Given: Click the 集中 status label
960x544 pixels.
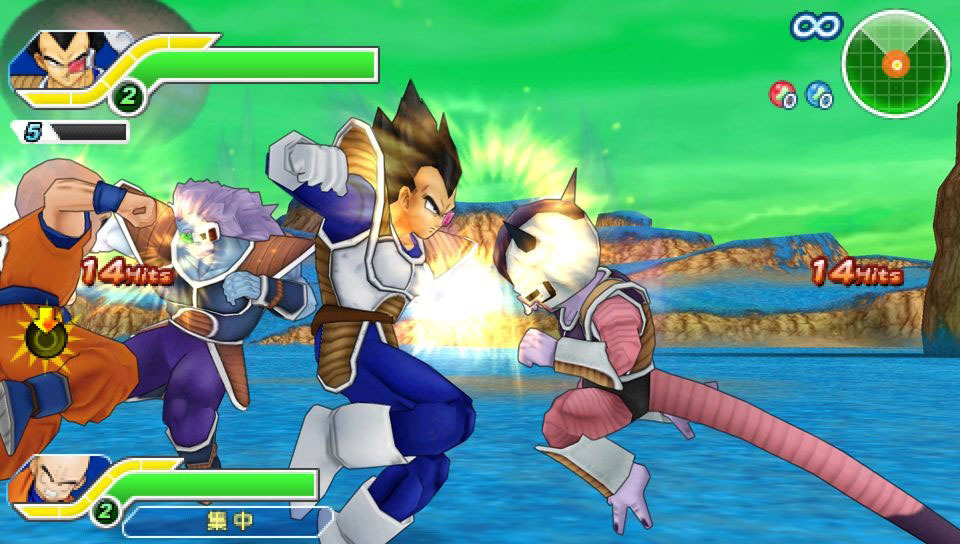Looking at the screenshot, I should [228, 520].
